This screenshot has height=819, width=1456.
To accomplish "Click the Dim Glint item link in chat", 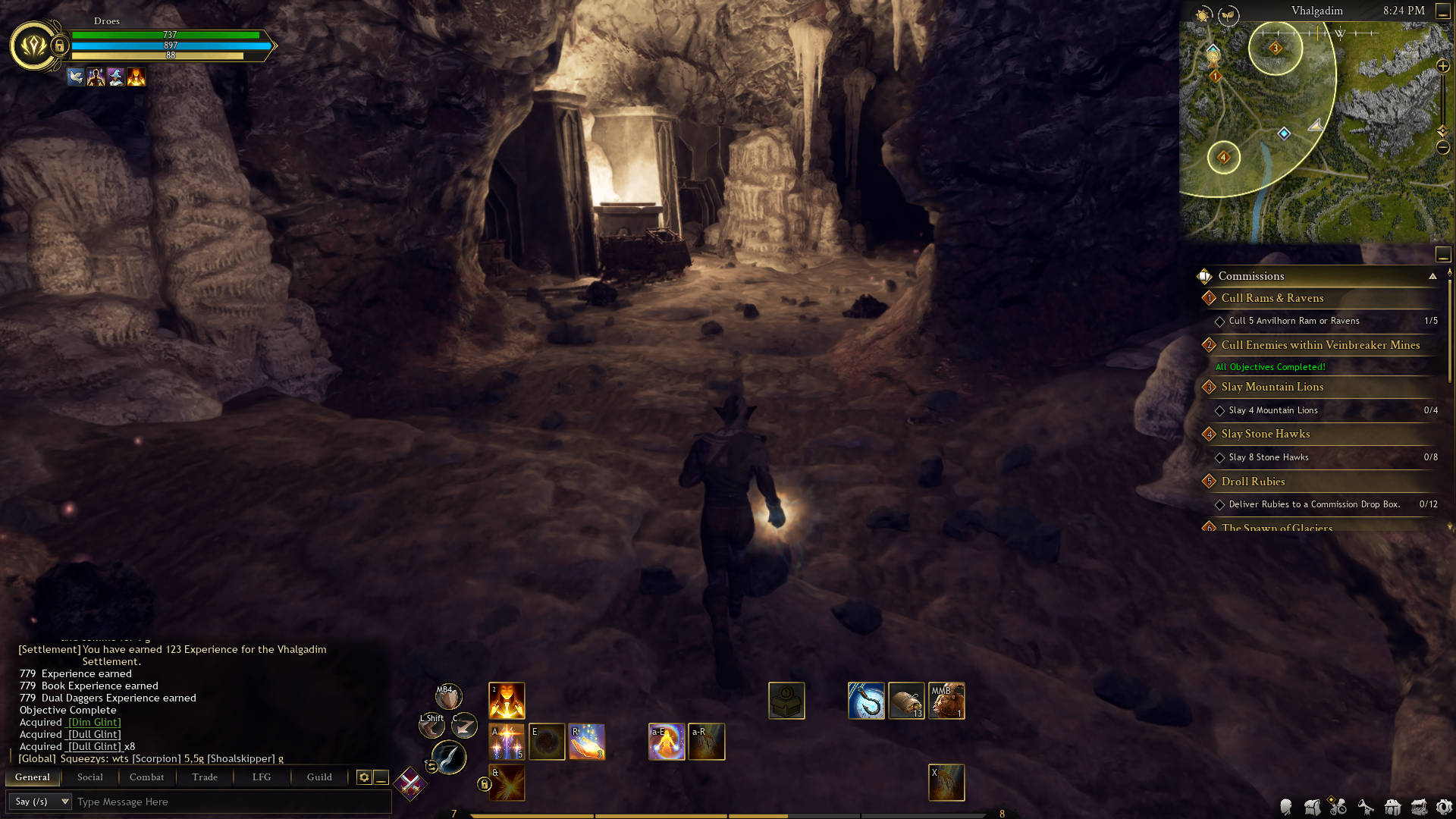I will [95, 723].
